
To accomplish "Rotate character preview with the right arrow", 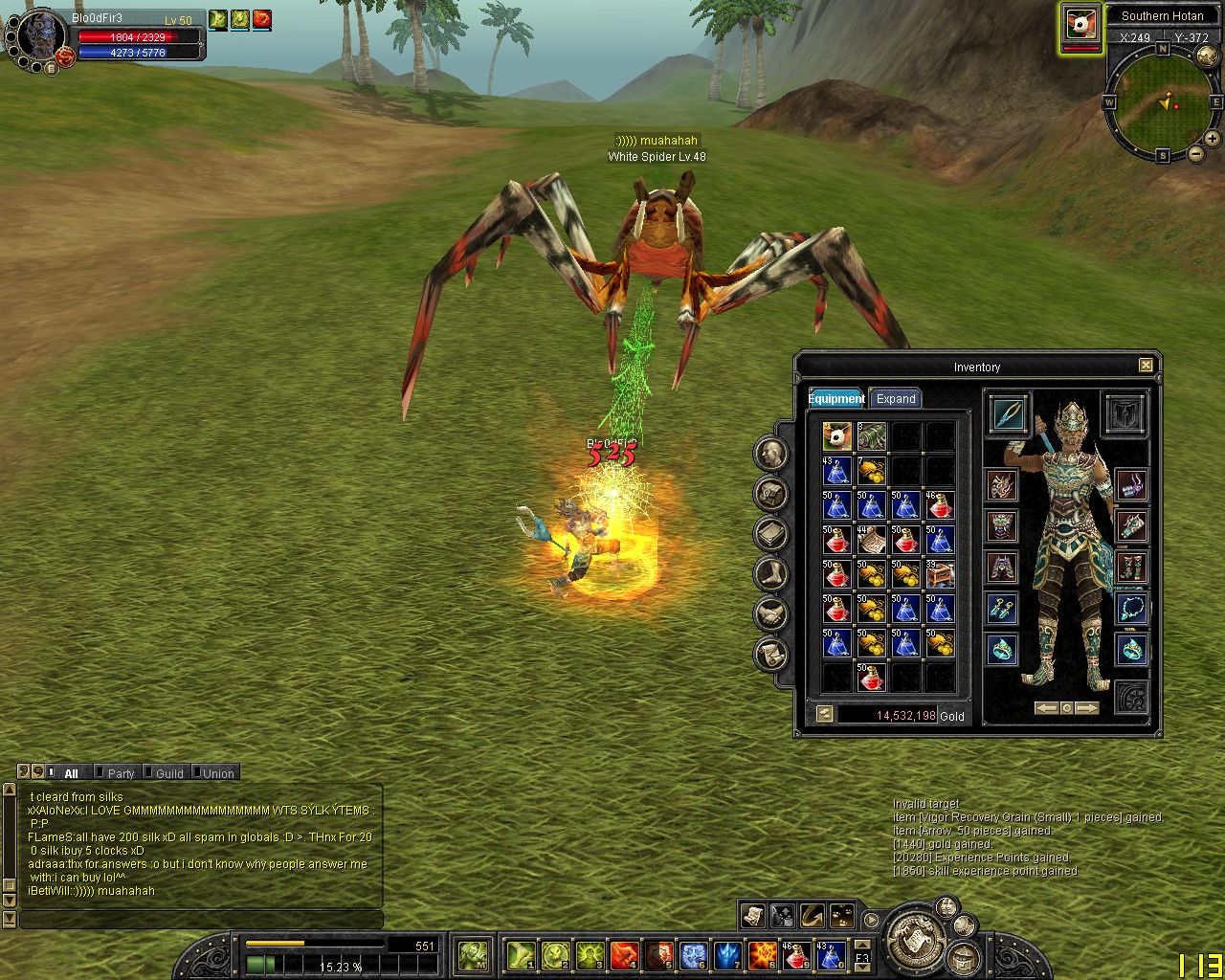I will (1087, 708).
